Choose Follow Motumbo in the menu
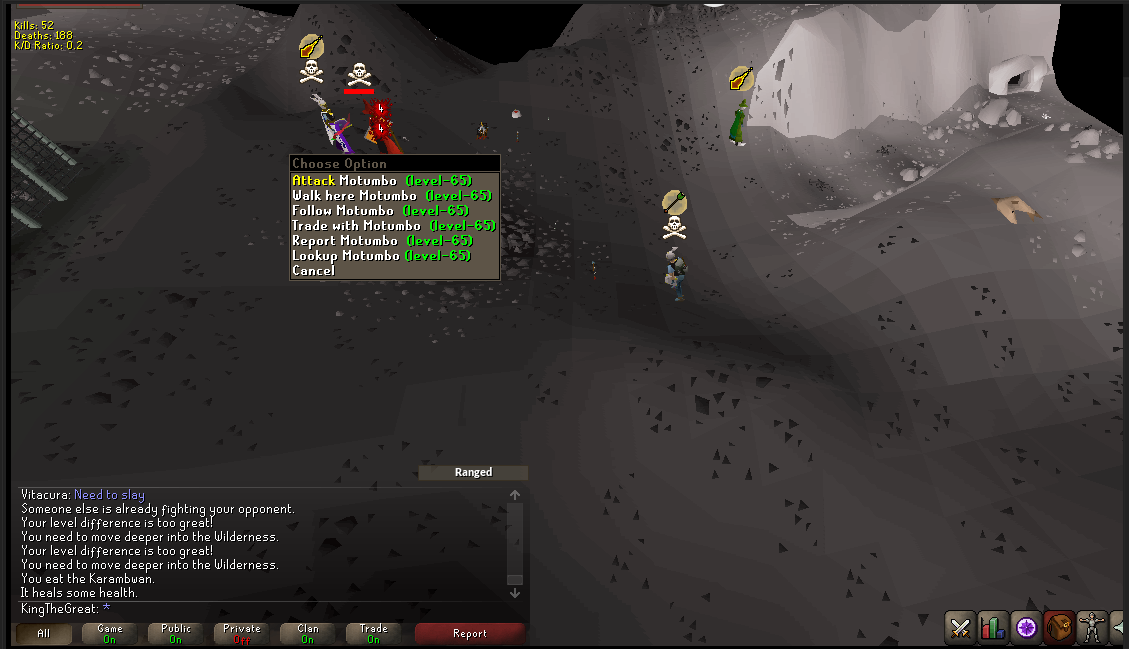Screen dimensions: 1129x649 click(x=380, y=211)
